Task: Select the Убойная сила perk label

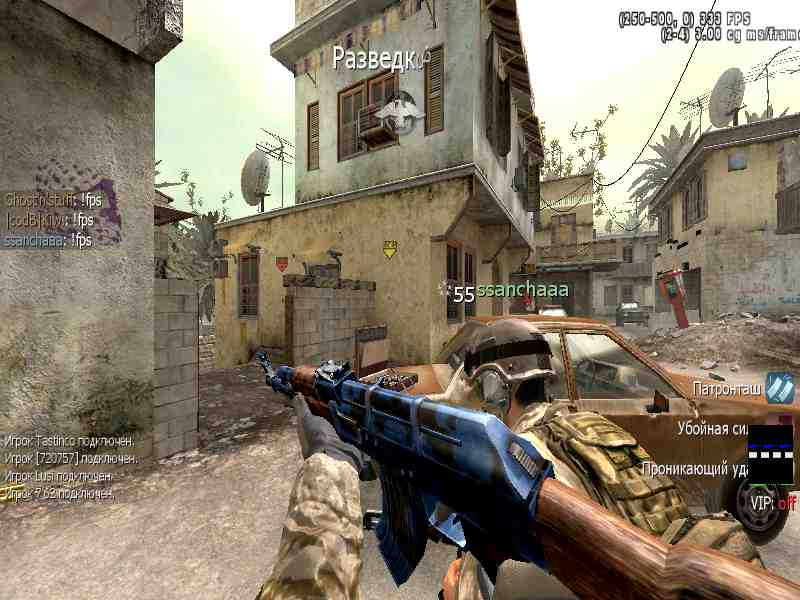Action: coord(712,425)
